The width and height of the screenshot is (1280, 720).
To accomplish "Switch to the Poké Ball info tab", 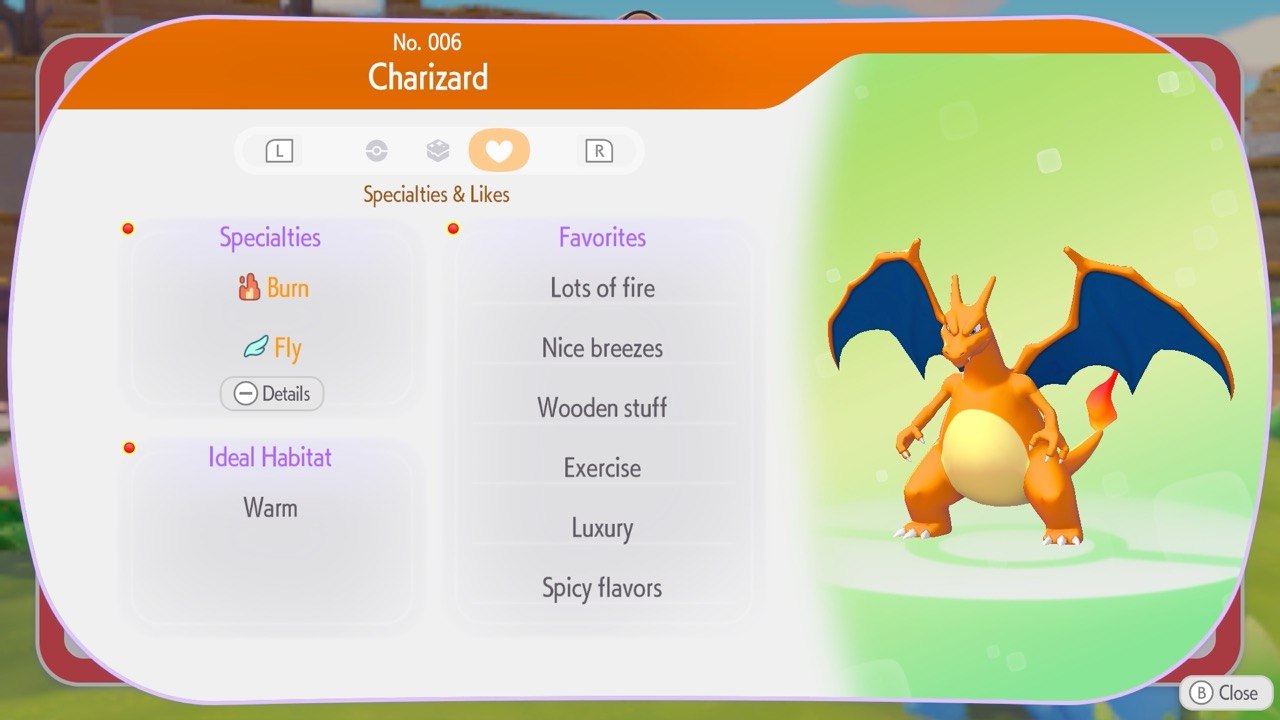I will (x=376, y=151).
